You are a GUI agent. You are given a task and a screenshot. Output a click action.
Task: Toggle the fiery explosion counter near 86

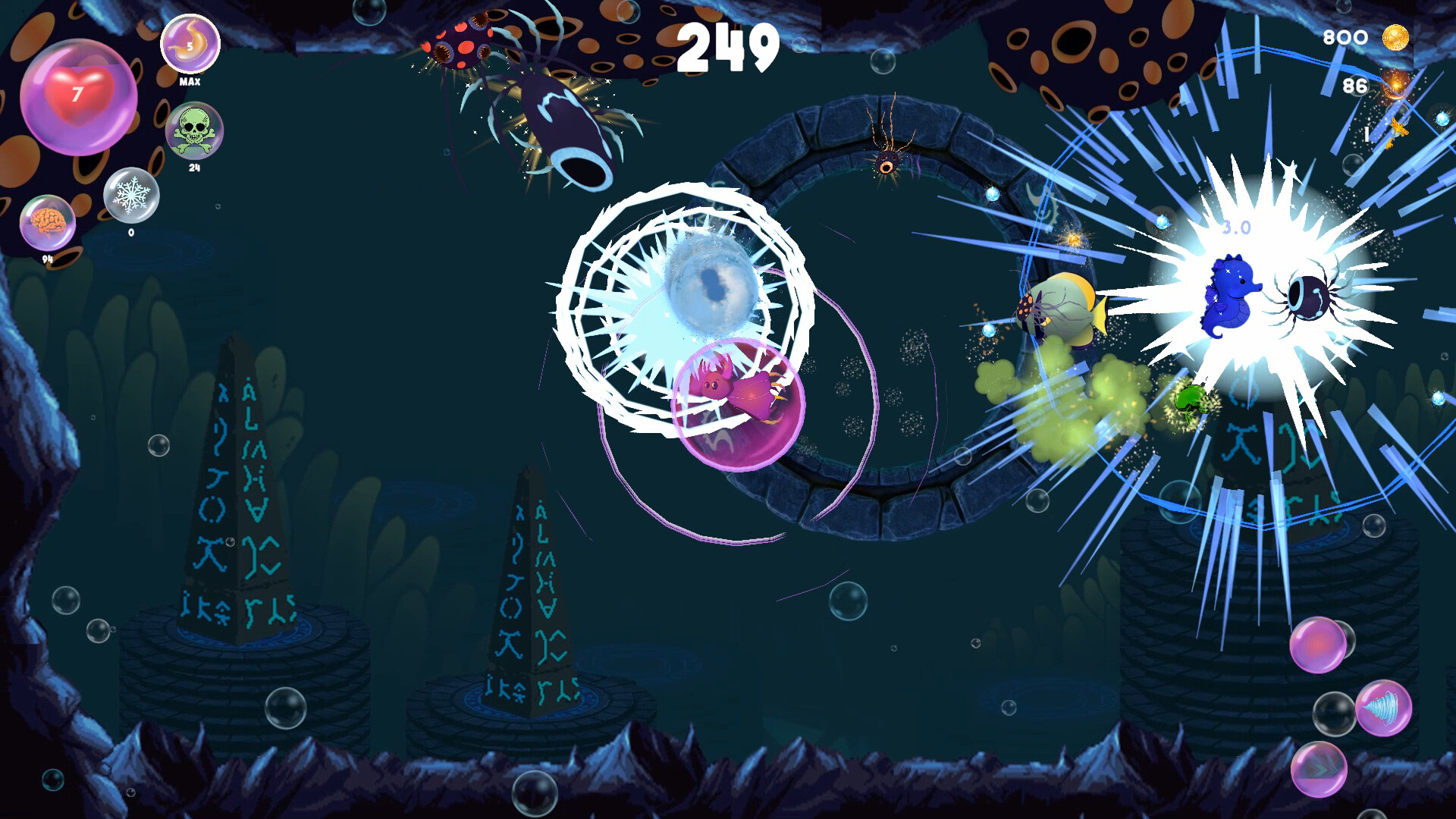click(1395, 86)
